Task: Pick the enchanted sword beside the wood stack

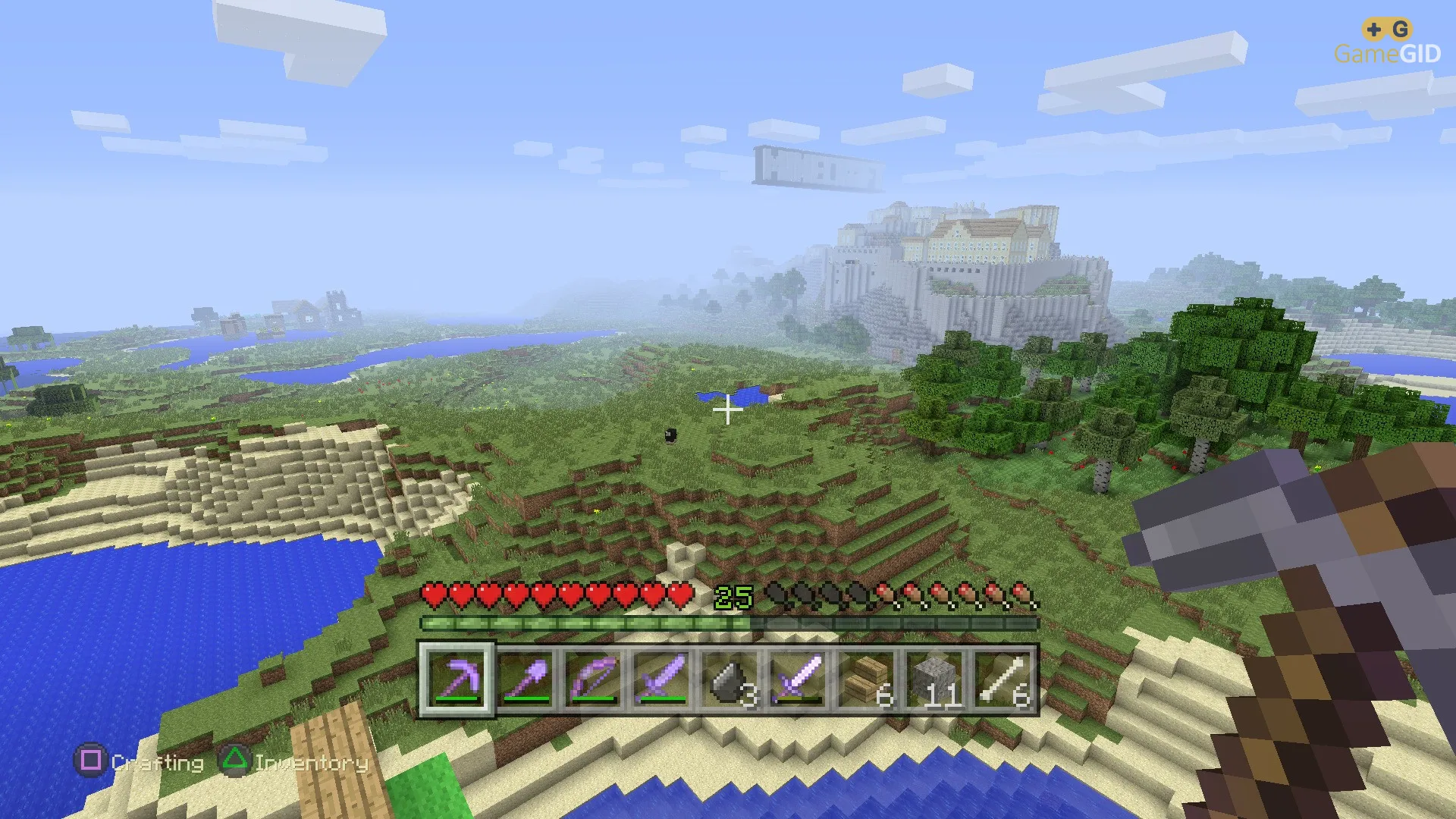Action: [x=798, y=679]
